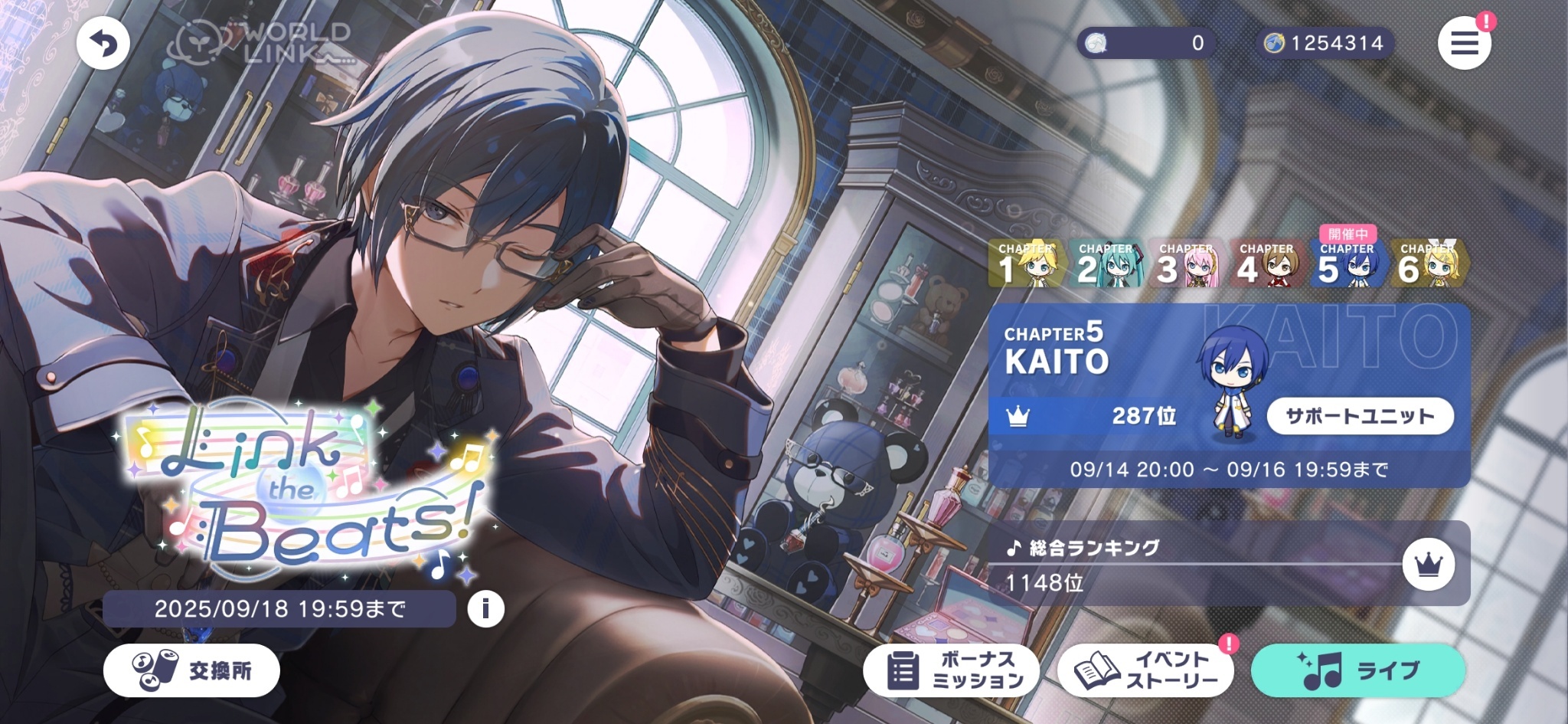
Task: Read the イベントストーリー event story
Action: coord(1145,670)
